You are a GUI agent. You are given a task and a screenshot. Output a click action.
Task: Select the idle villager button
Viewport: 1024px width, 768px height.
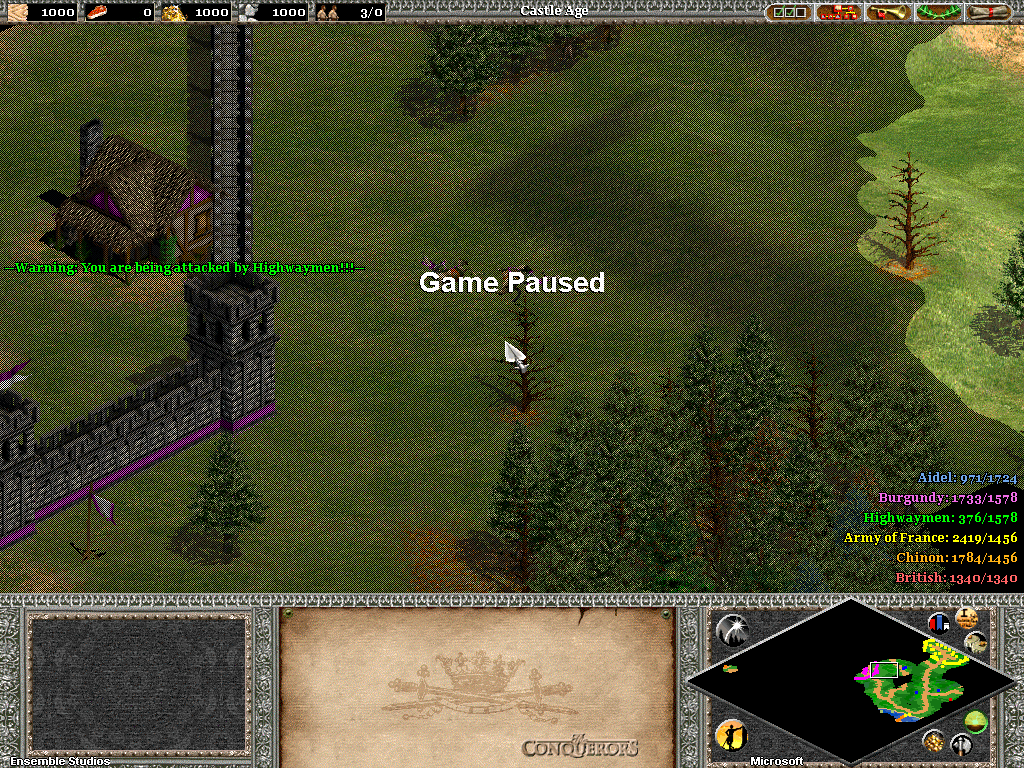[x=730, y=735]
